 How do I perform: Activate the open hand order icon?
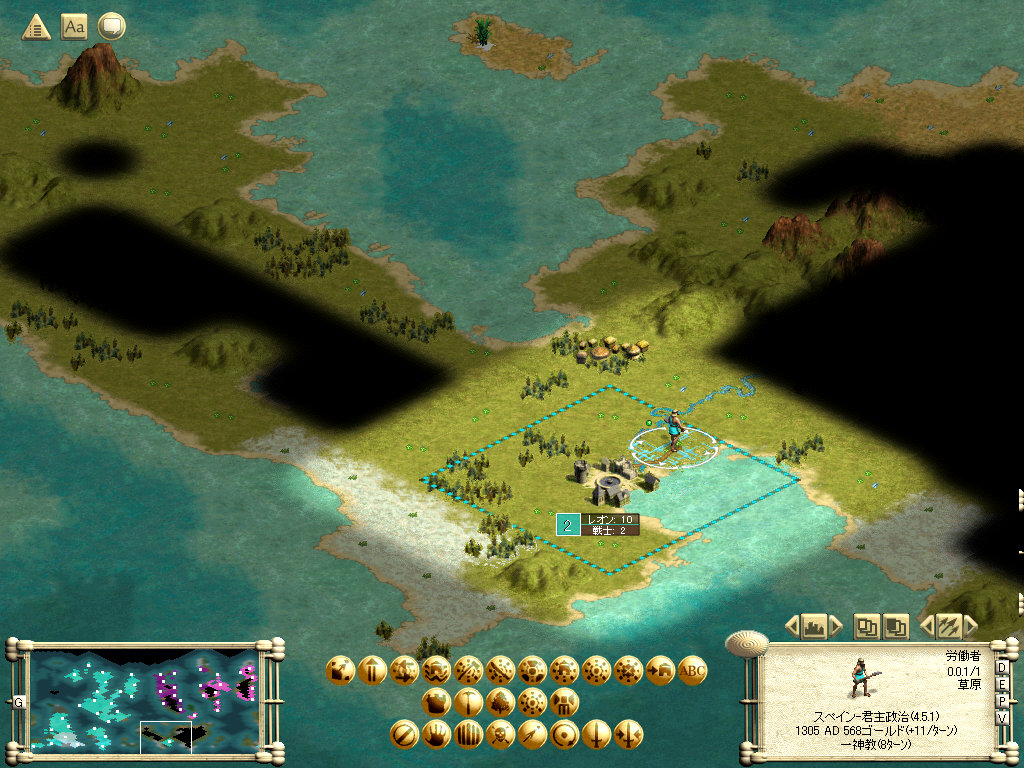436,735
